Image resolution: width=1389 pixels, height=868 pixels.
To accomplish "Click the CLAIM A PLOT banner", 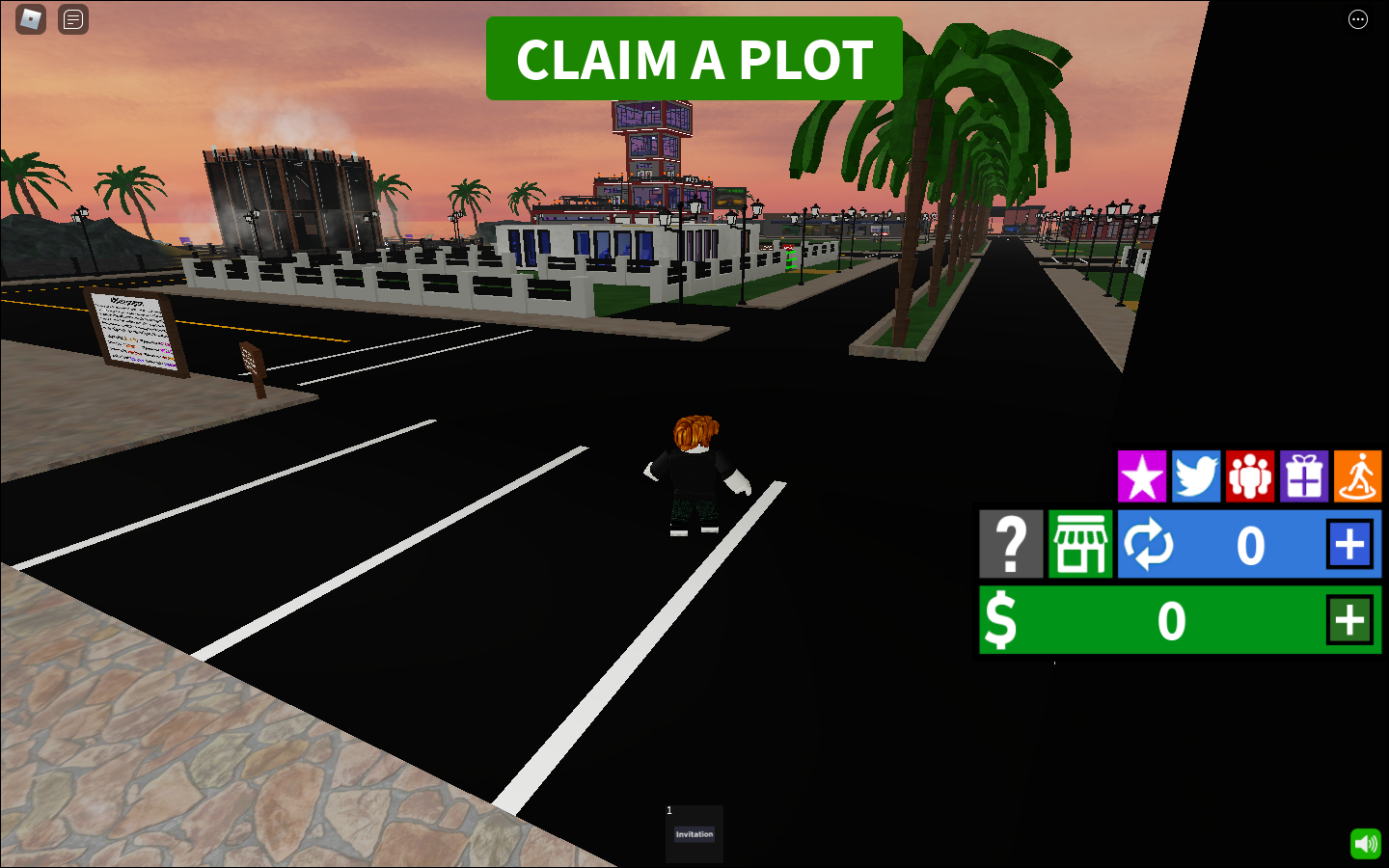I will [x=694, y=59].
